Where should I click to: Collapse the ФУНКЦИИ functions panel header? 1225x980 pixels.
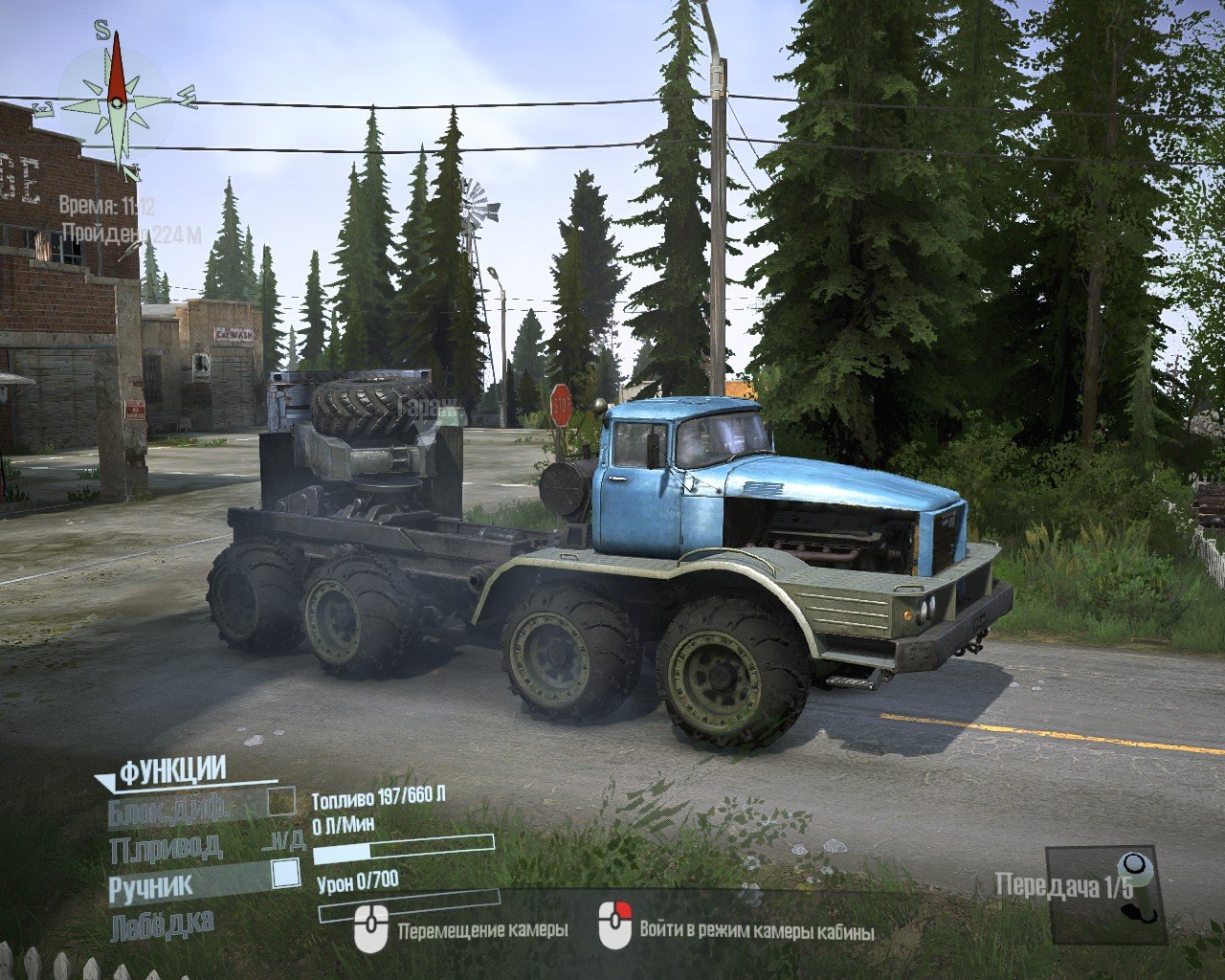point(171,770)
